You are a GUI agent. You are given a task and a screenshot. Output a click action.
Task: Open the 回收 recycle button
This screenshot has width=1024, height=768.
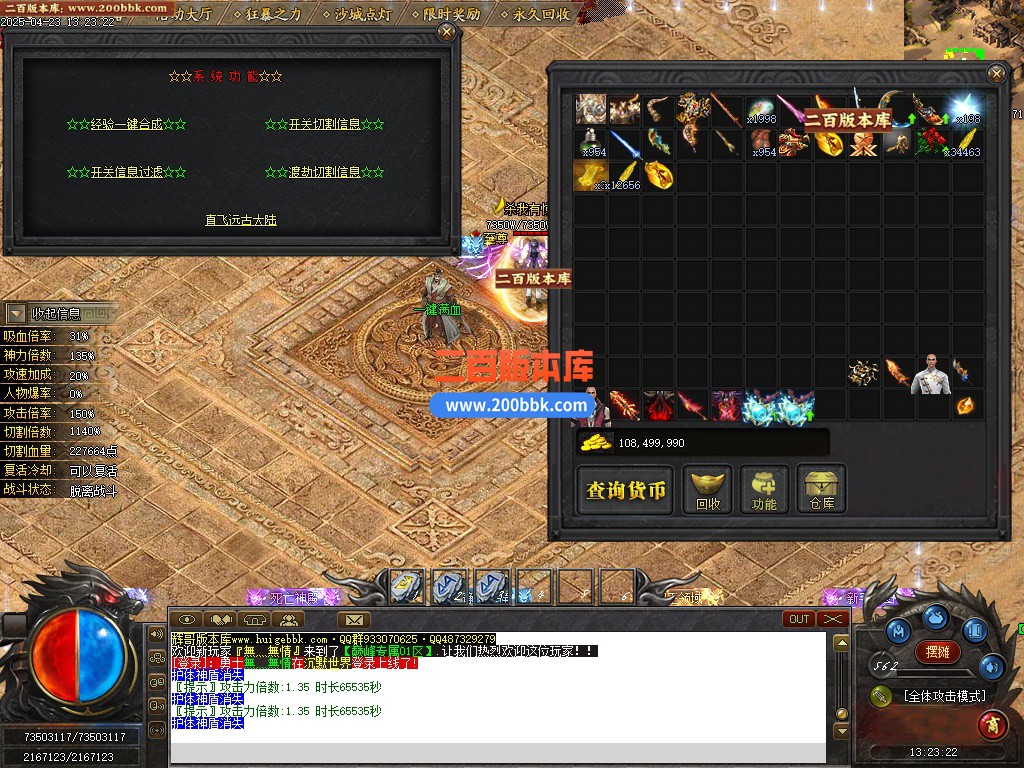click(708, 491)
